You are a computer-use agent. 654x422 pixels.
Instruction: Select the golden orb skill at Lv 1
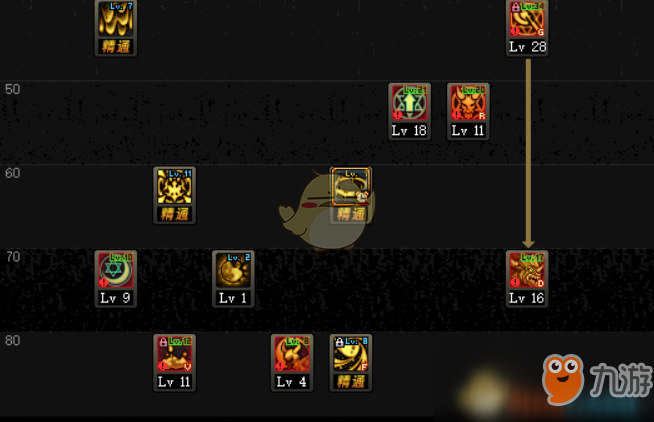click(233, 270)
